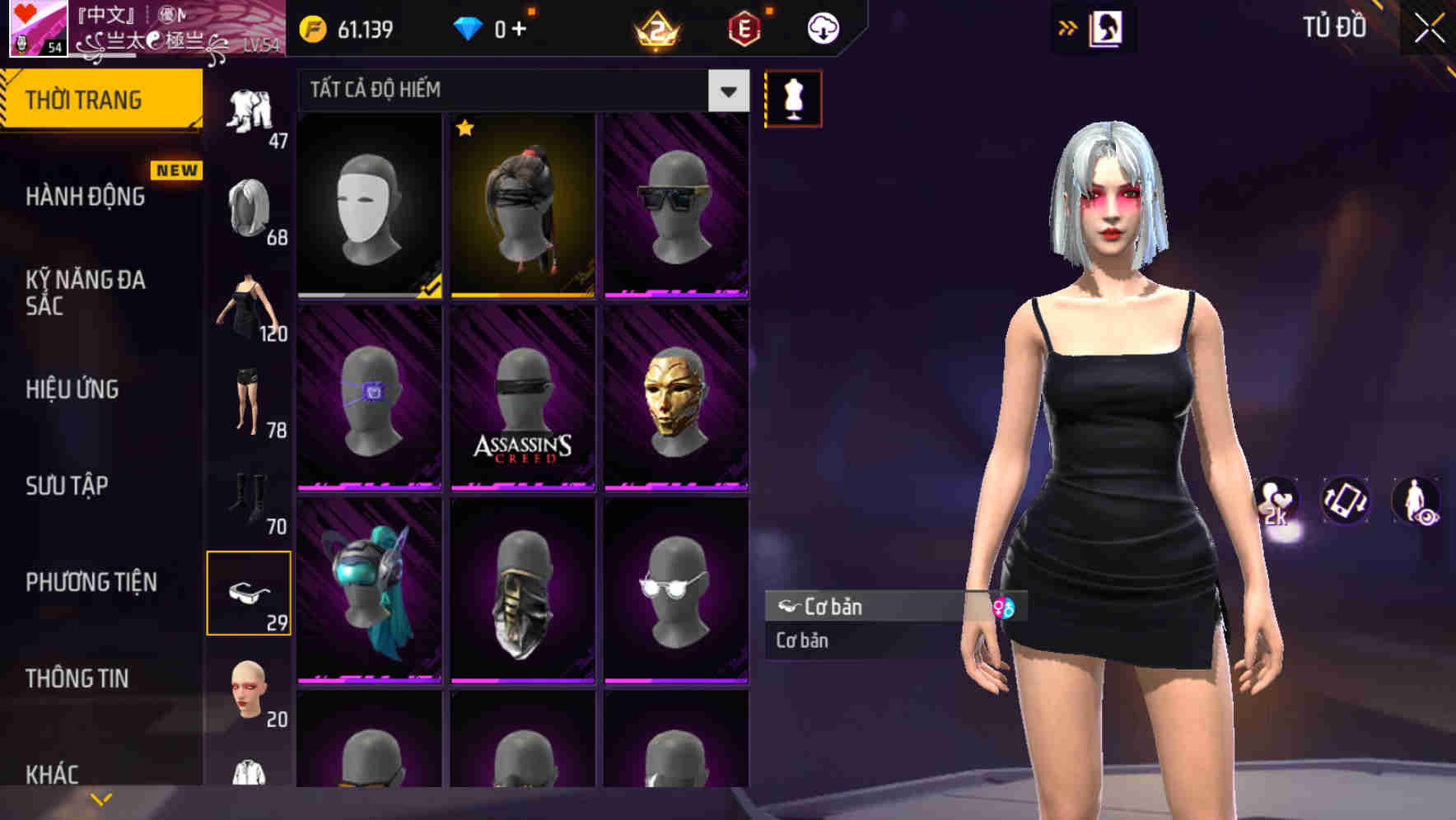
Task: Select the eyewear category with count 29
Action: pos(250,592)
